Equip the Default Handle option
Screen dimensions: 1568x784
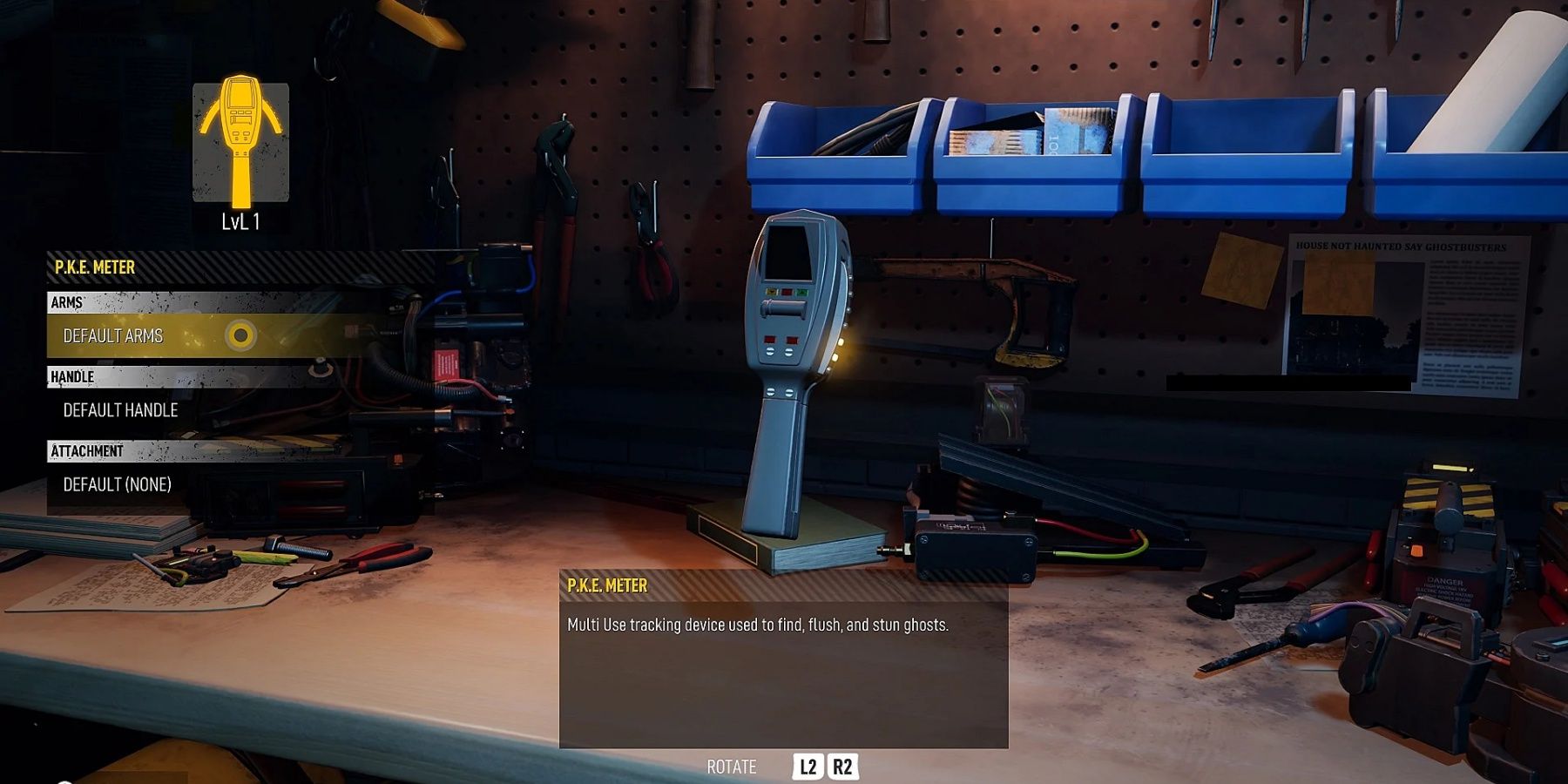[119, 409]
